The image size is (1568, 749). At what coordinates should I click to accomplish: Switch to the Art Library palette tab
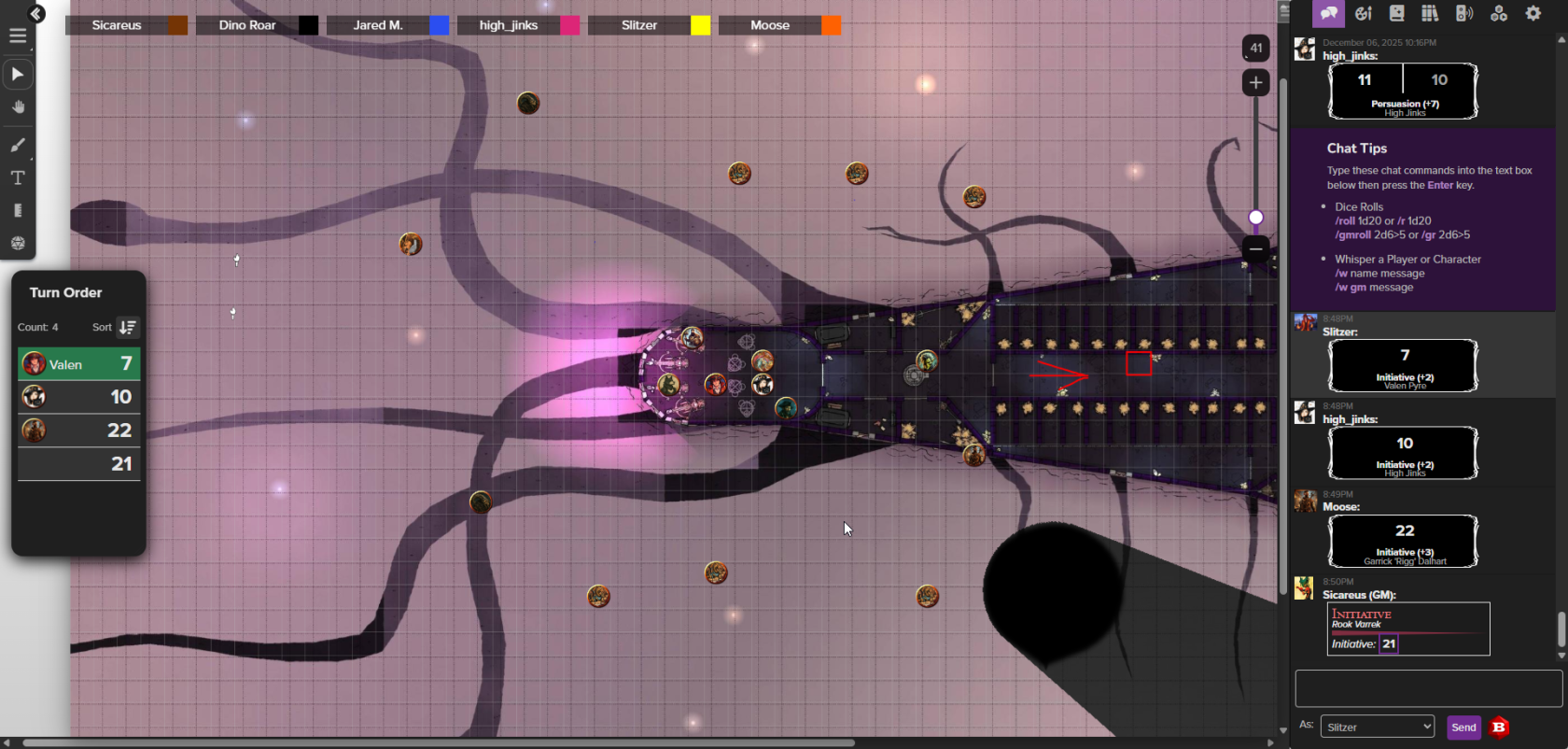pyautogui.click(x=1363, y=13)
